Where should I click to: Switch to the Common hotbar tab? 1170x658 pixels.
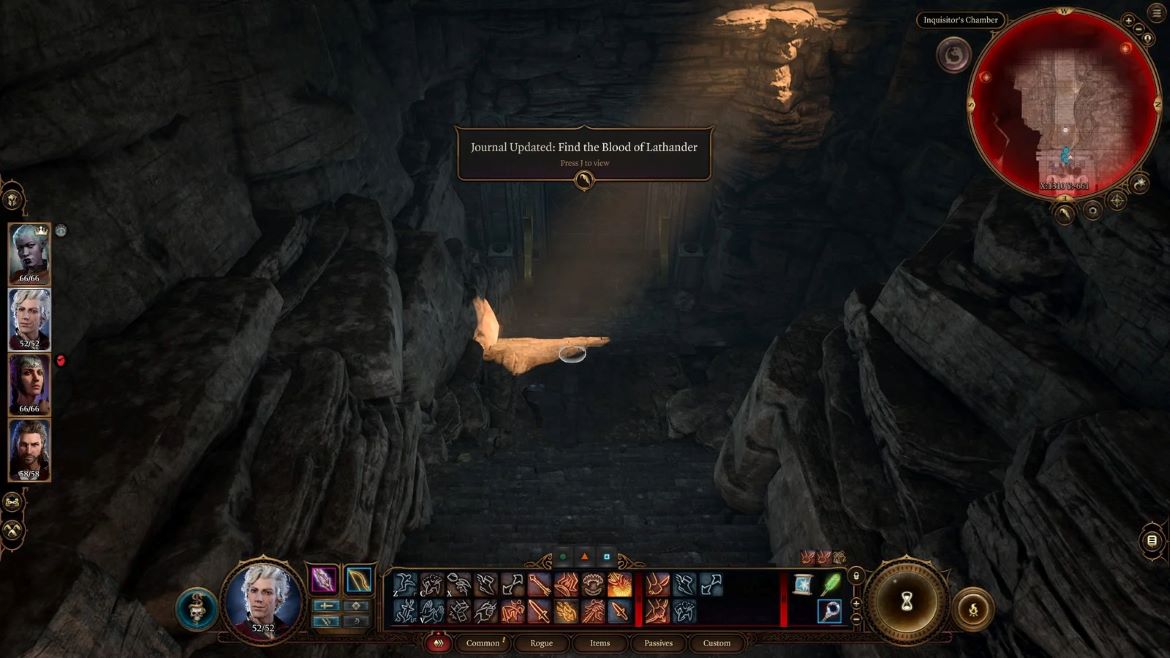tap(483, 643)
